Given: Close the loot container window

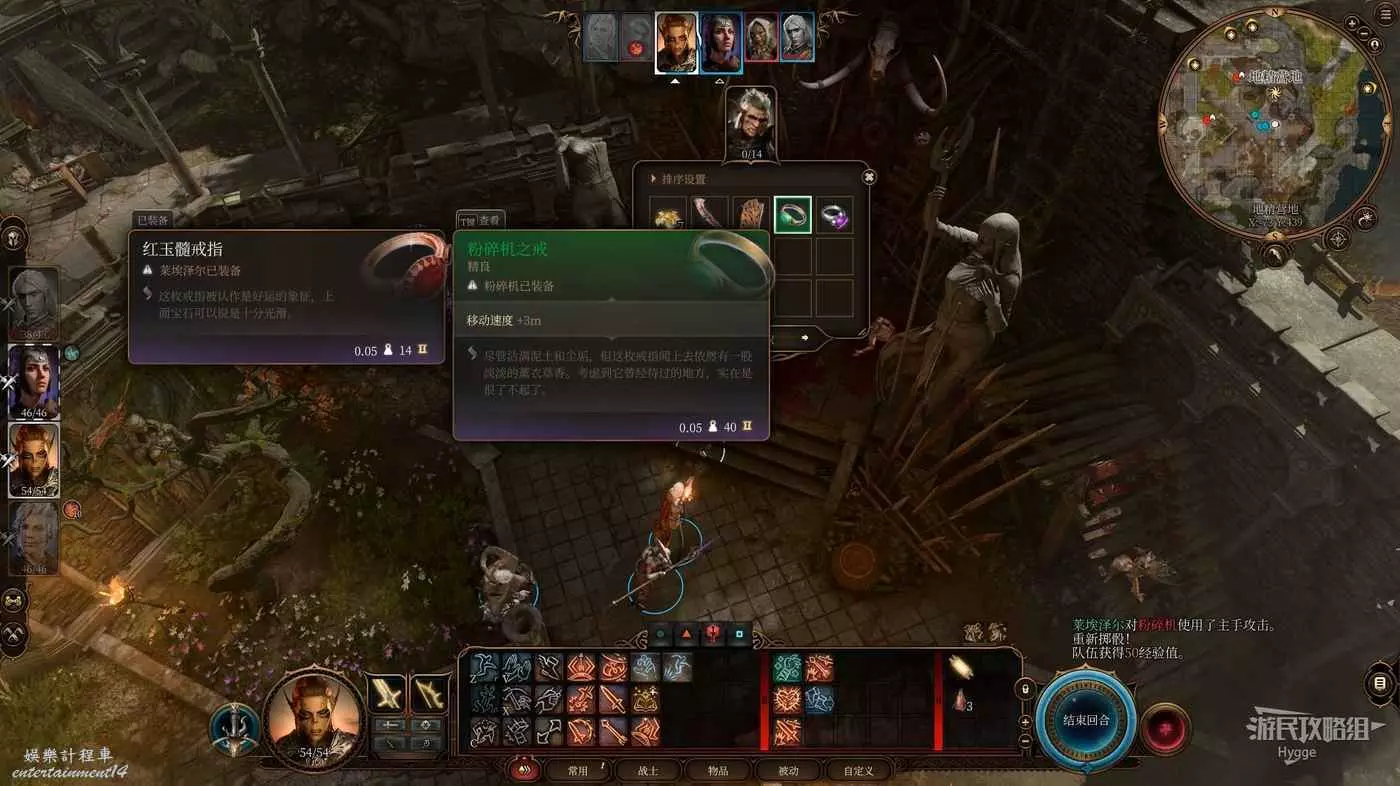Looking at the screenshot, I should (x=869, y=177).
